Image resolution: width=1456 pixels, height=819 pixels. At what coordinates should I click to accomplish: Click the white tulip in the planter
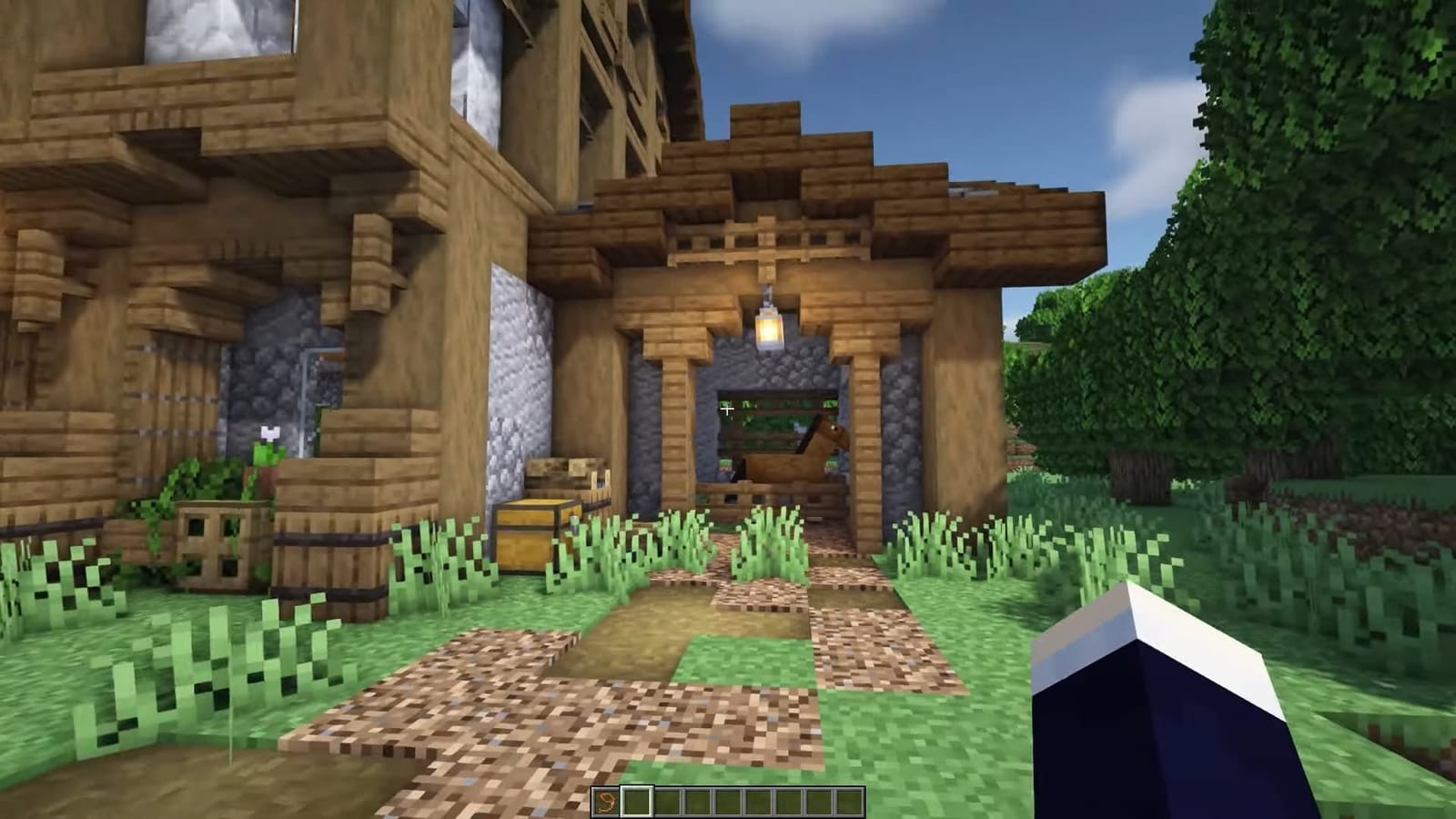(x=268, y=435)
